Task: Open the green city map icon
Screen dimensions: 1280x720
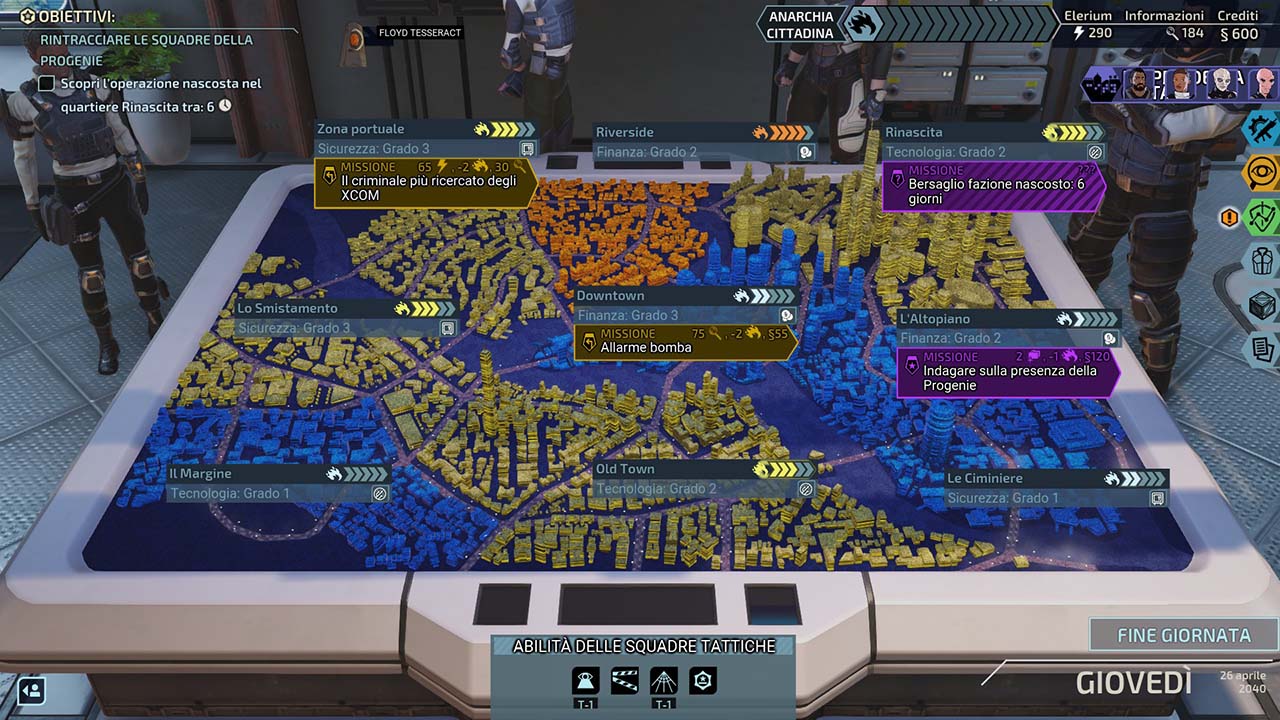Action: coord(1262,217)
